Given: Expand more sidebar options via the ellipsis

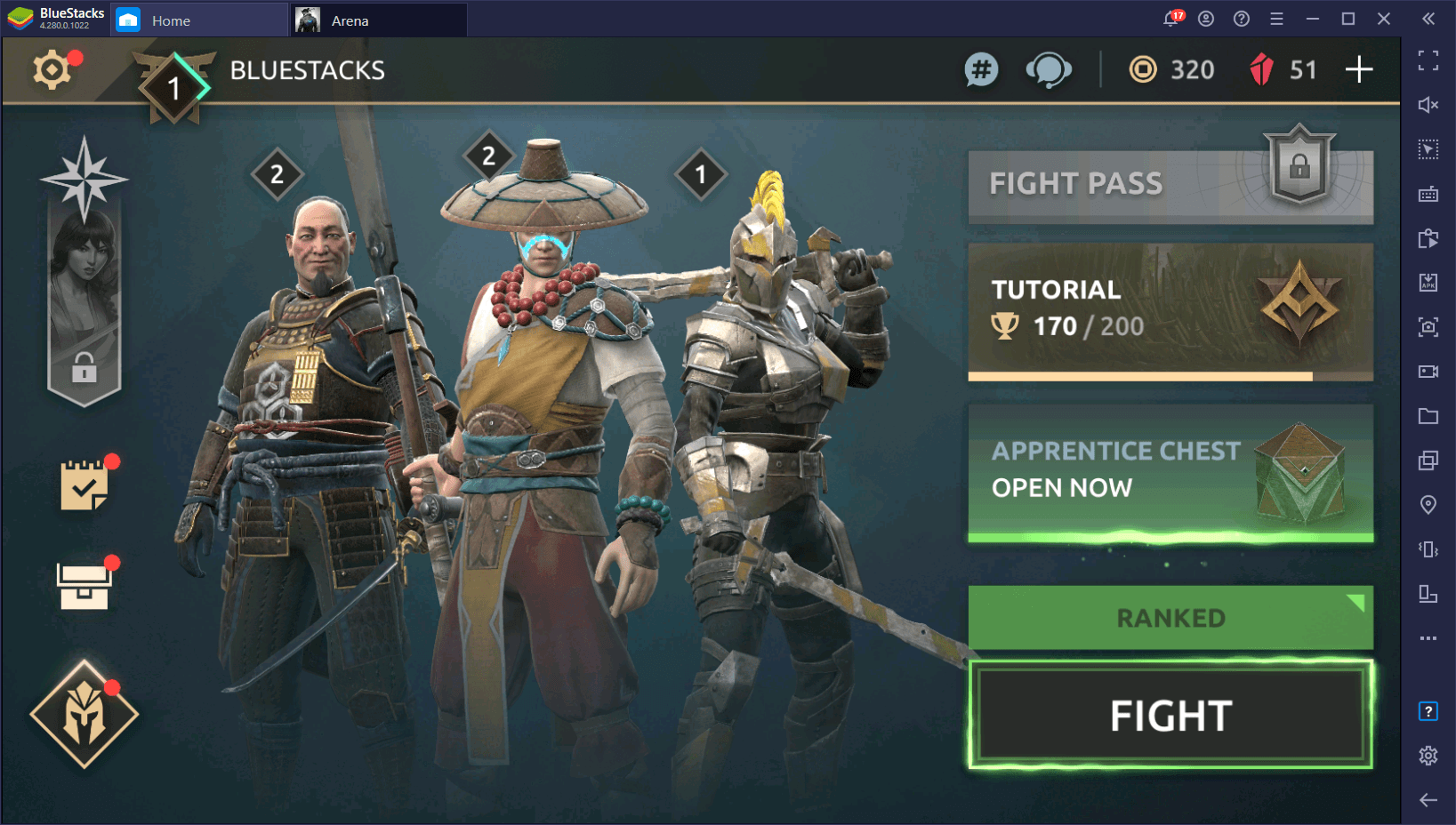Looking at the screenshot, I should click(1428, 637).
